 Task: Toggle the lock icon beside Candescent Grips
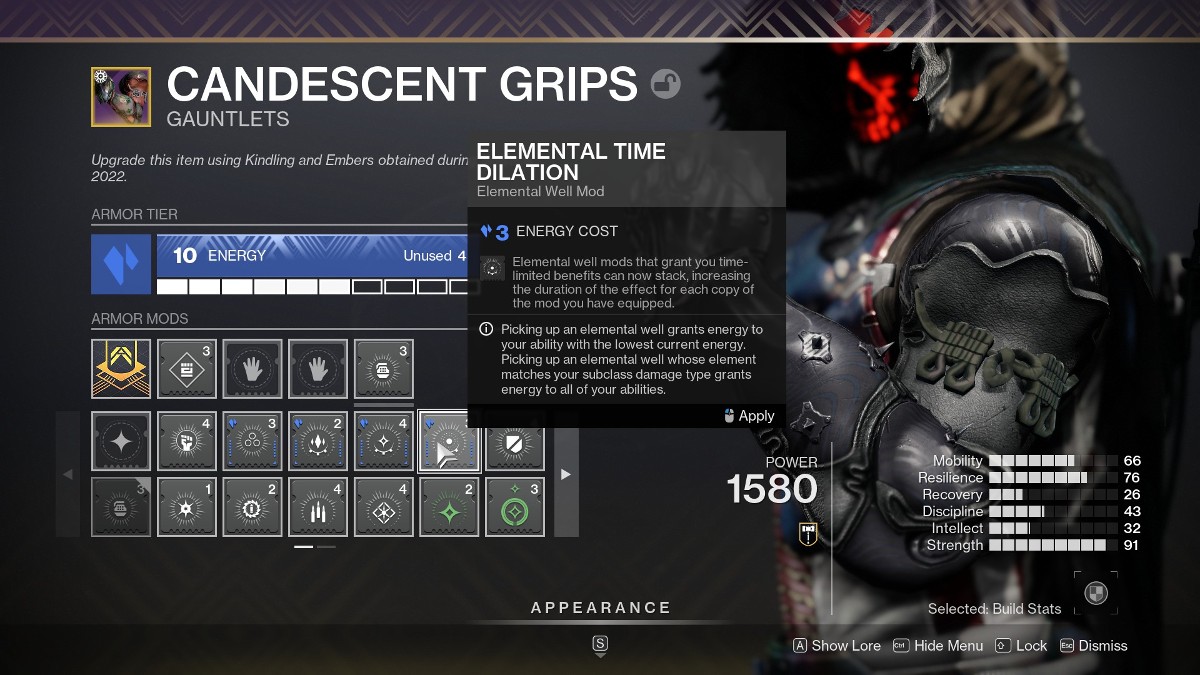coord(665,85)
